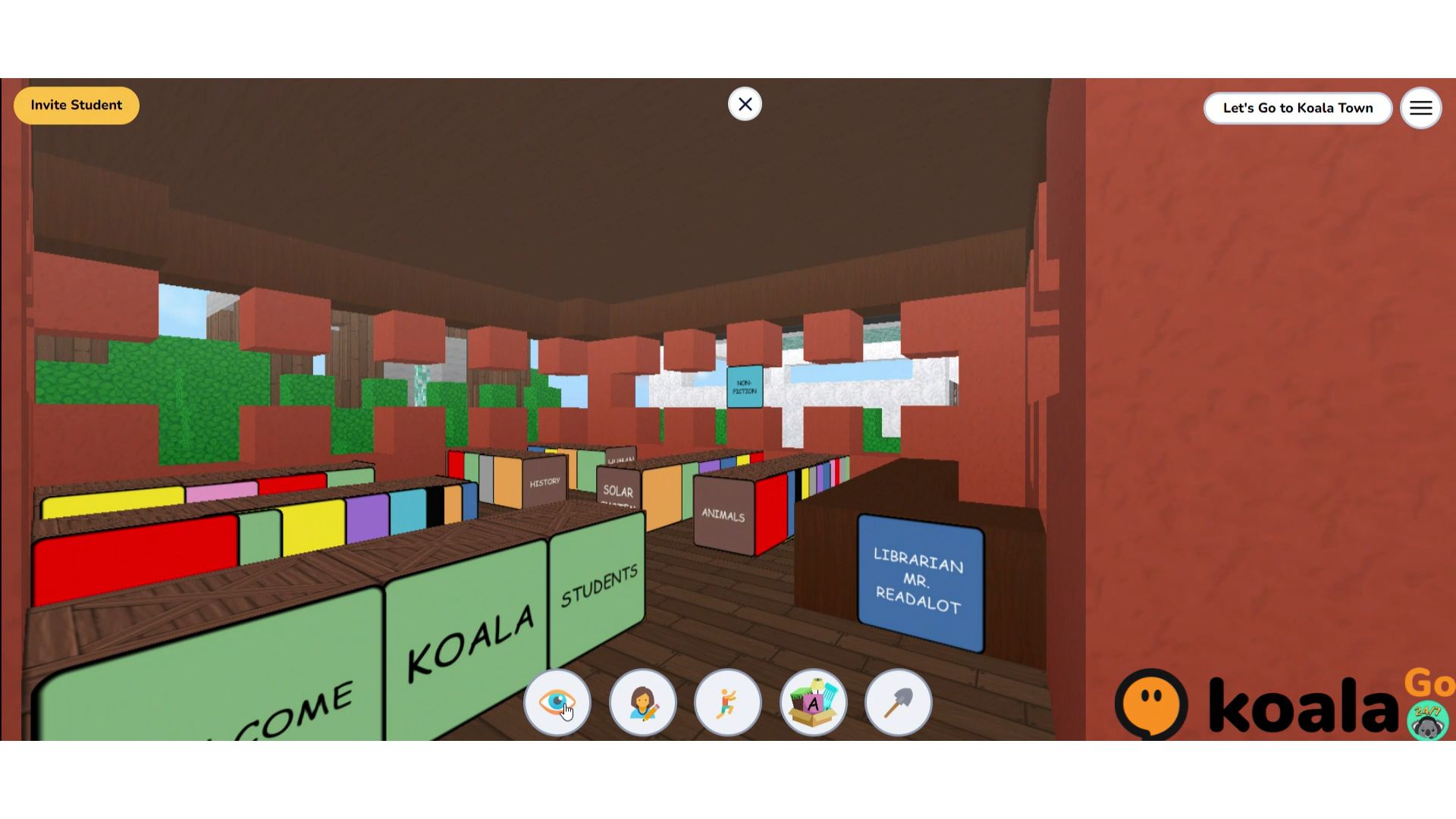
Task: Click the NON-FICTION section sign
Action: coord(745,386)
